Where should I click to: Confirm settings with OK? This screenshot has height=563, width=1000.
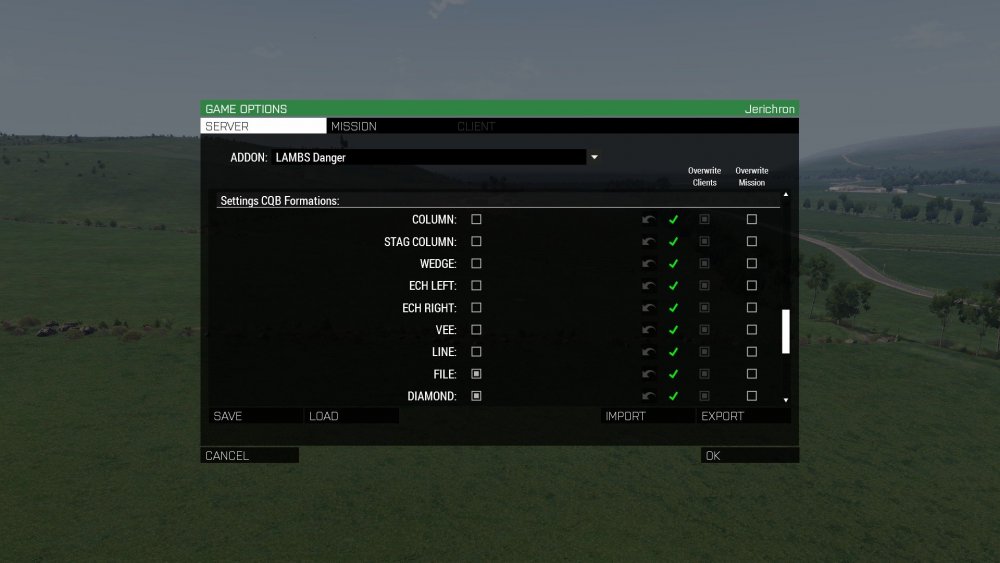pyautogui.click(x=749, y=456)
